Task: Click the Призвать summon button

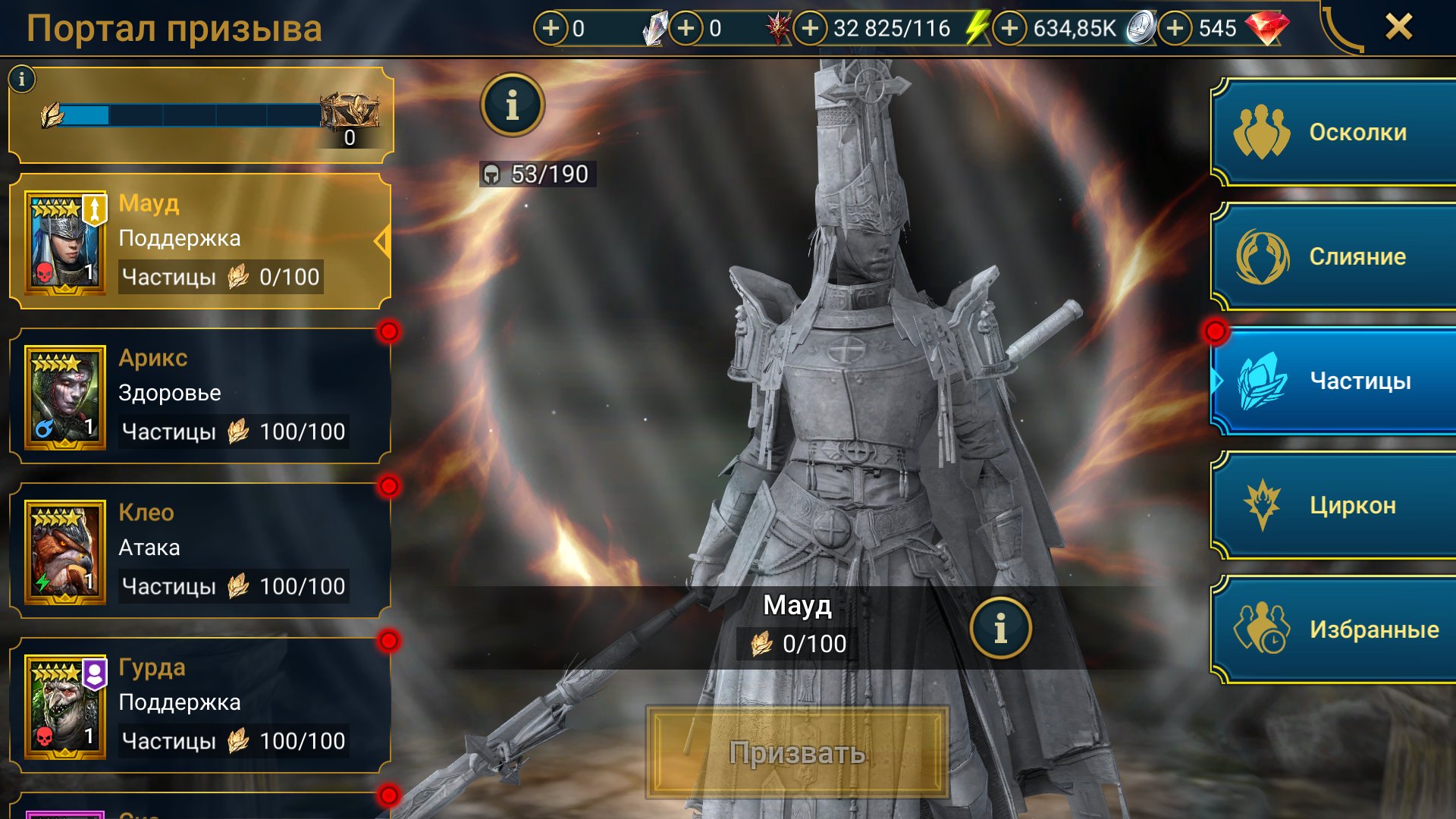Action: (797, 753)
